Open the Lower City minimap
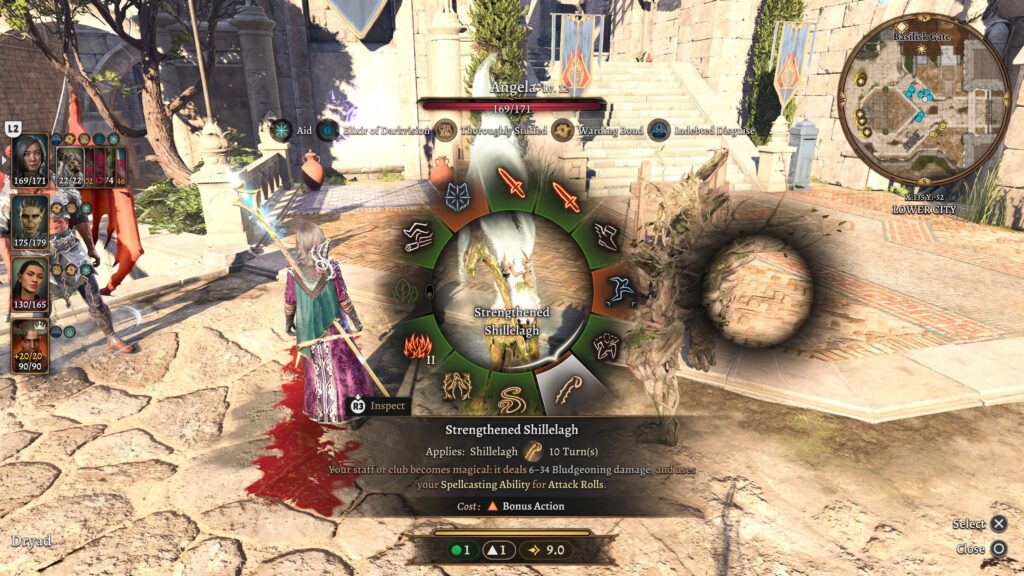1024x576 pixels. (924, 98)
